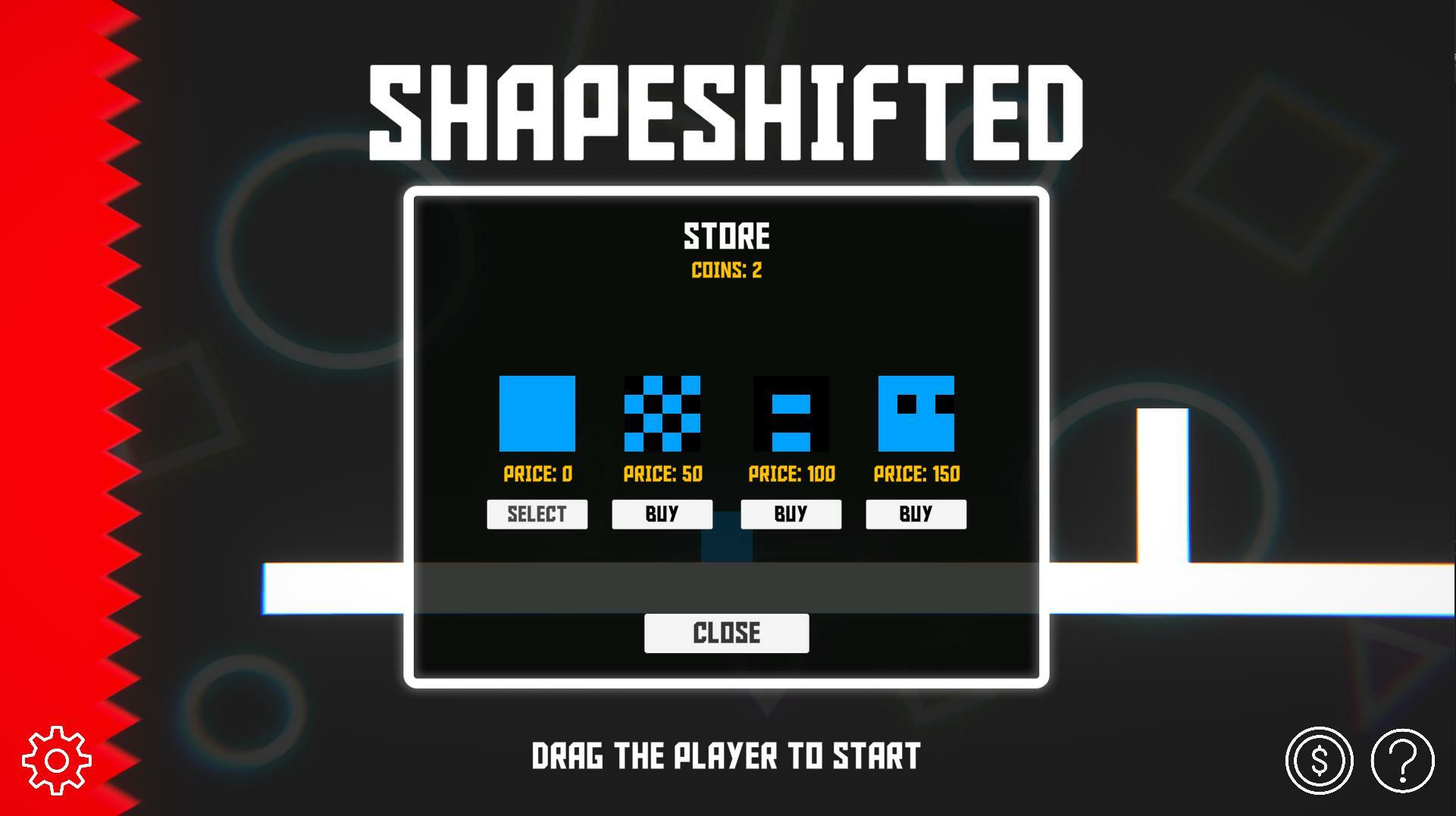Buy the skin priced 50 coins

point(662,514)
